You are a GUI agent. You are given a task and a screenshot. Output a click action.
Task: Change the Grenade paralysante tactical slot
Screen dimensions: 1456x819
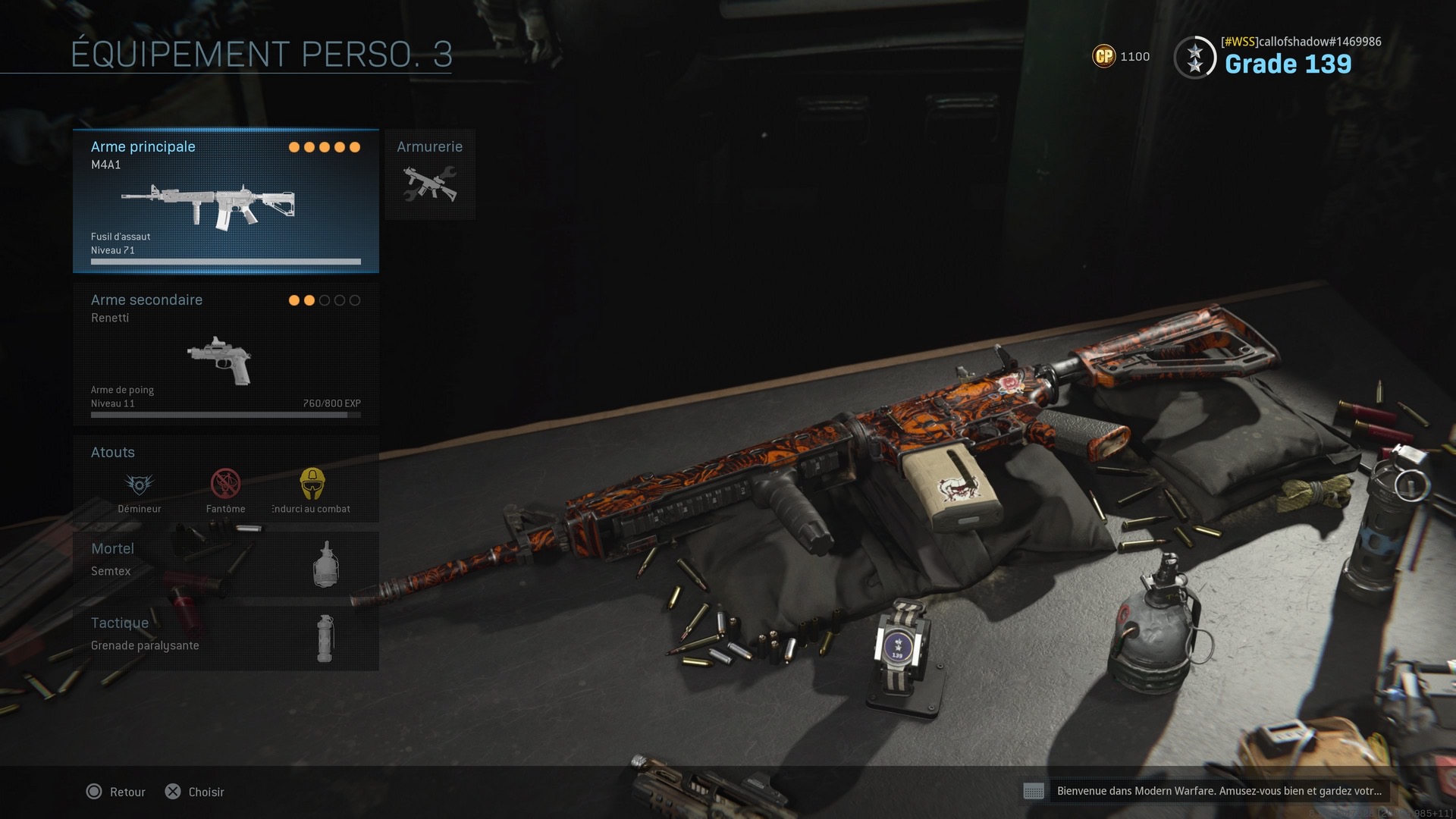[225, 637]
